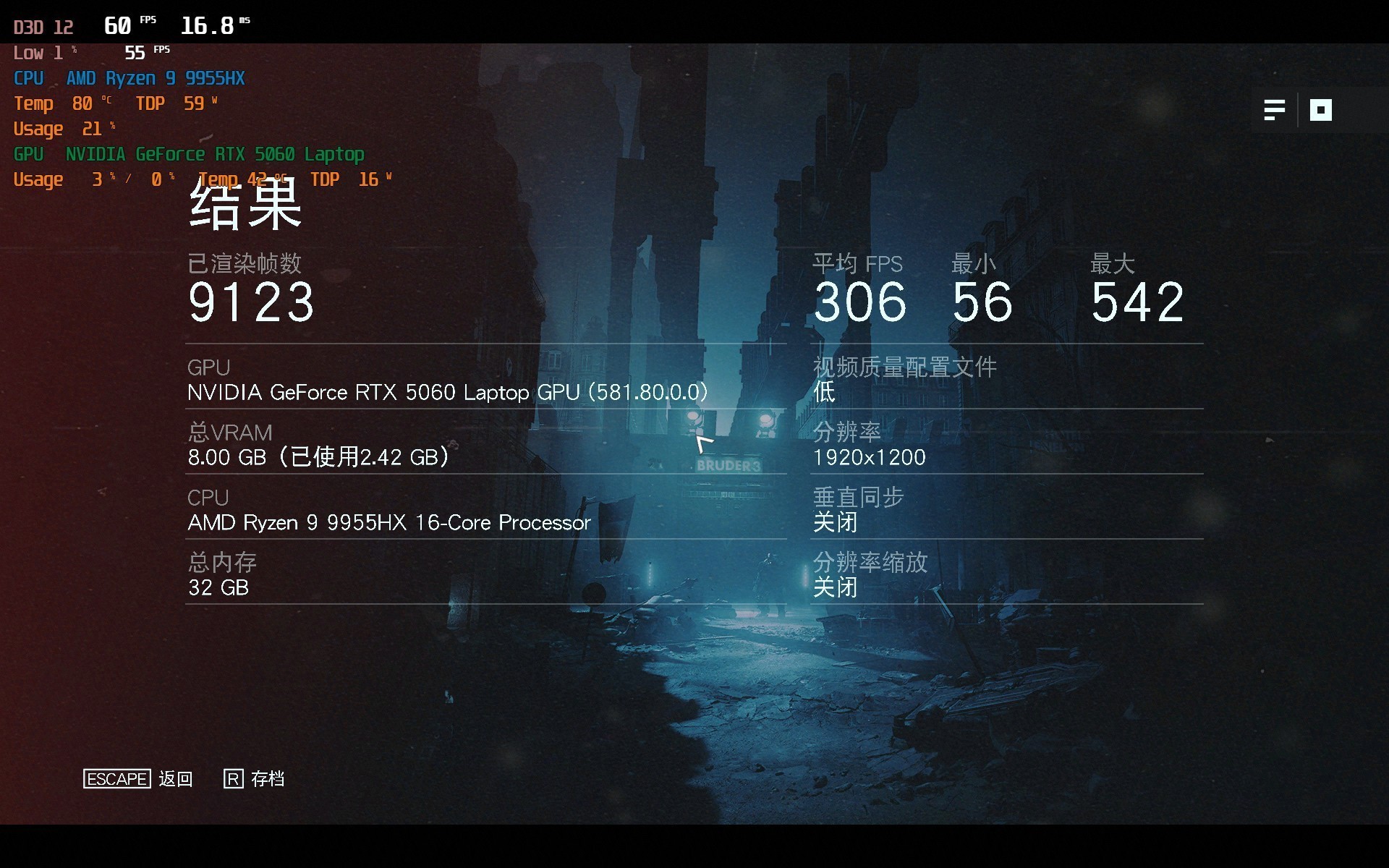Click the benchmark results list icon

(x=1275, y=110)
